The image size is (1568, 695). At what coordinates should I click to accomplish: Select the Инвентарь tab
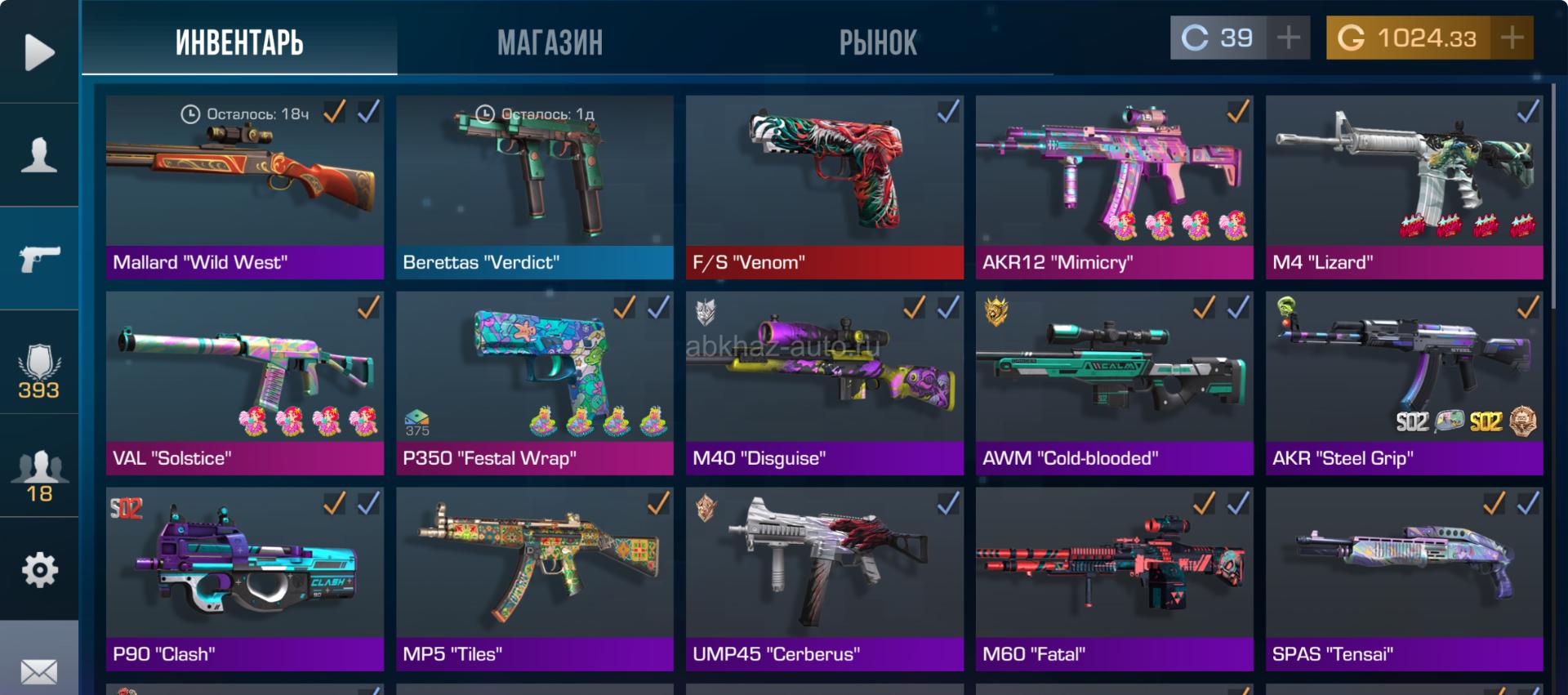pos(239,42)
